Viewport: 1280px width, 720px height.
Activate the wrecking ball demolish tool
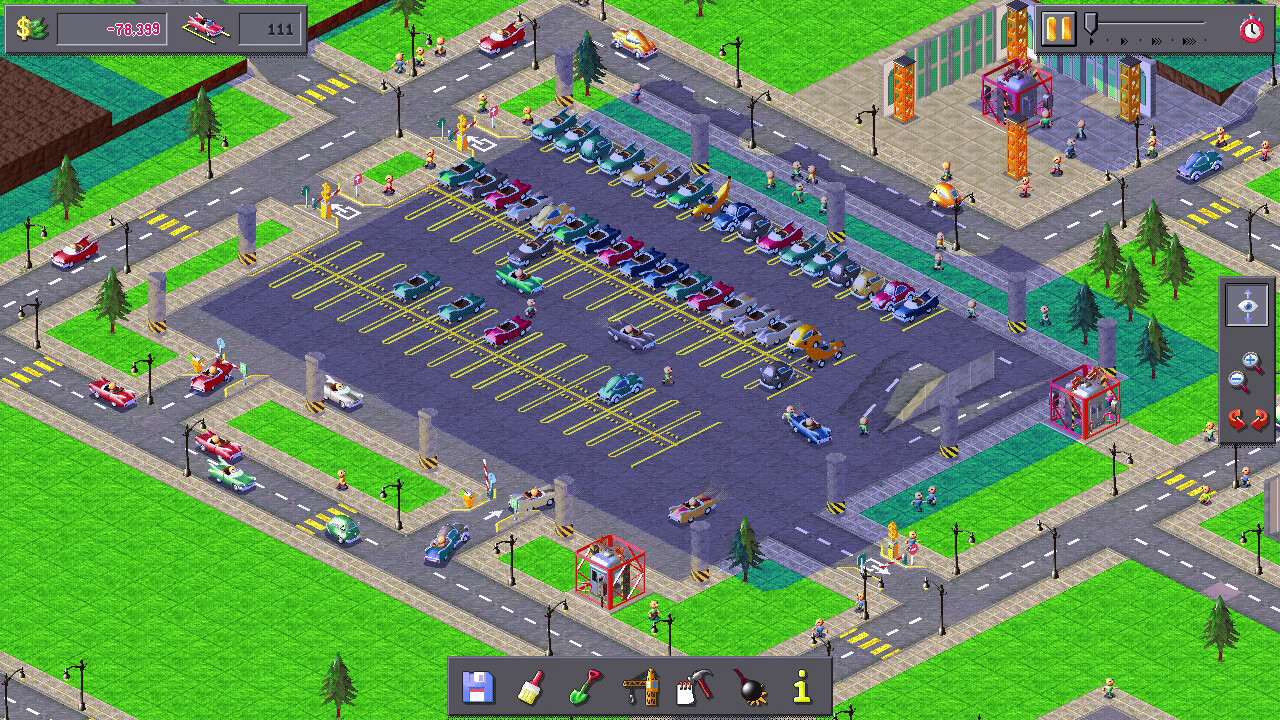749,687
